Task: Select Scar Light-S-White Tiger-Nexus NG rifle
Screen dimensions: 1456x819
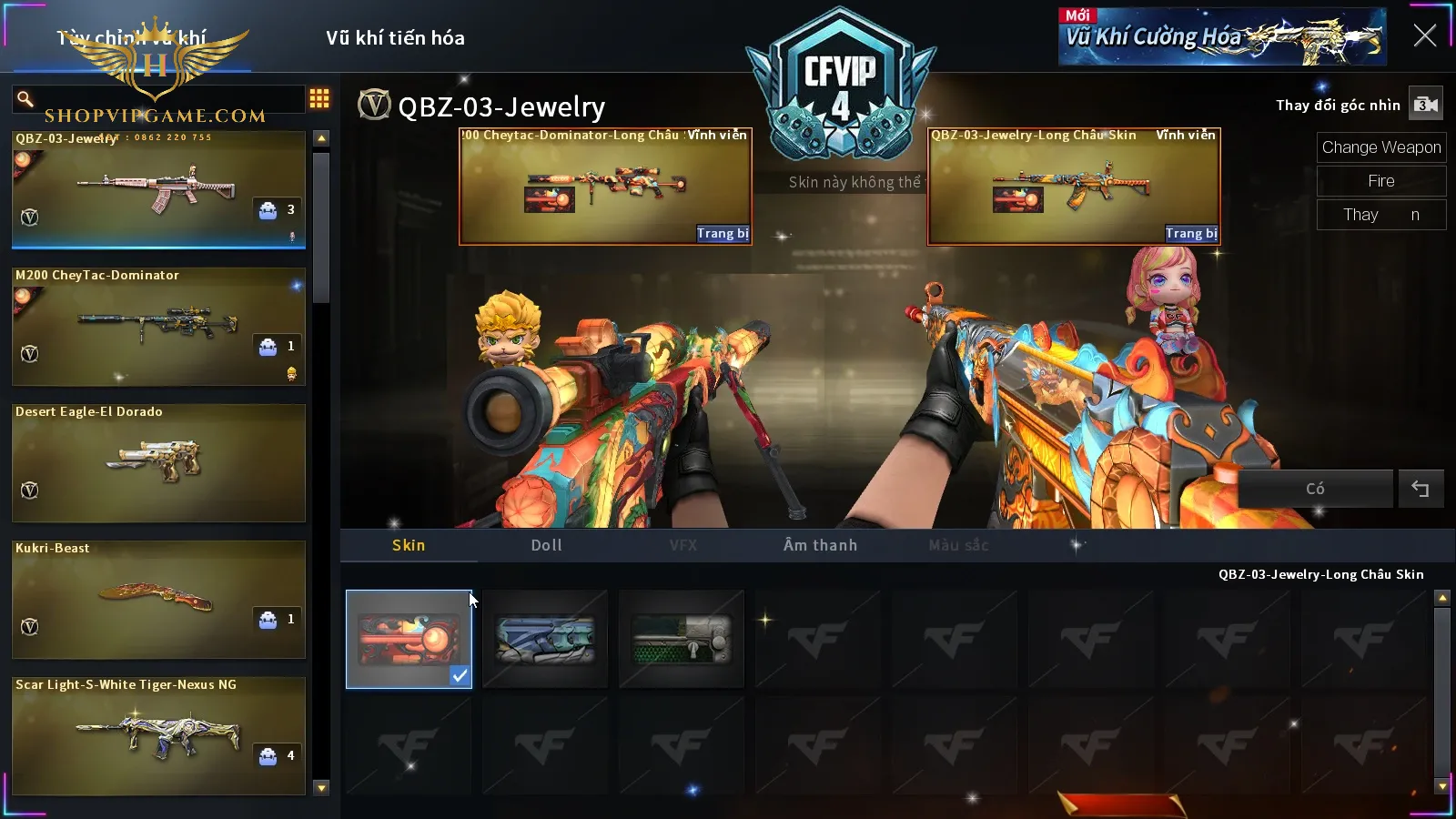Action: (x=158, y=735)
